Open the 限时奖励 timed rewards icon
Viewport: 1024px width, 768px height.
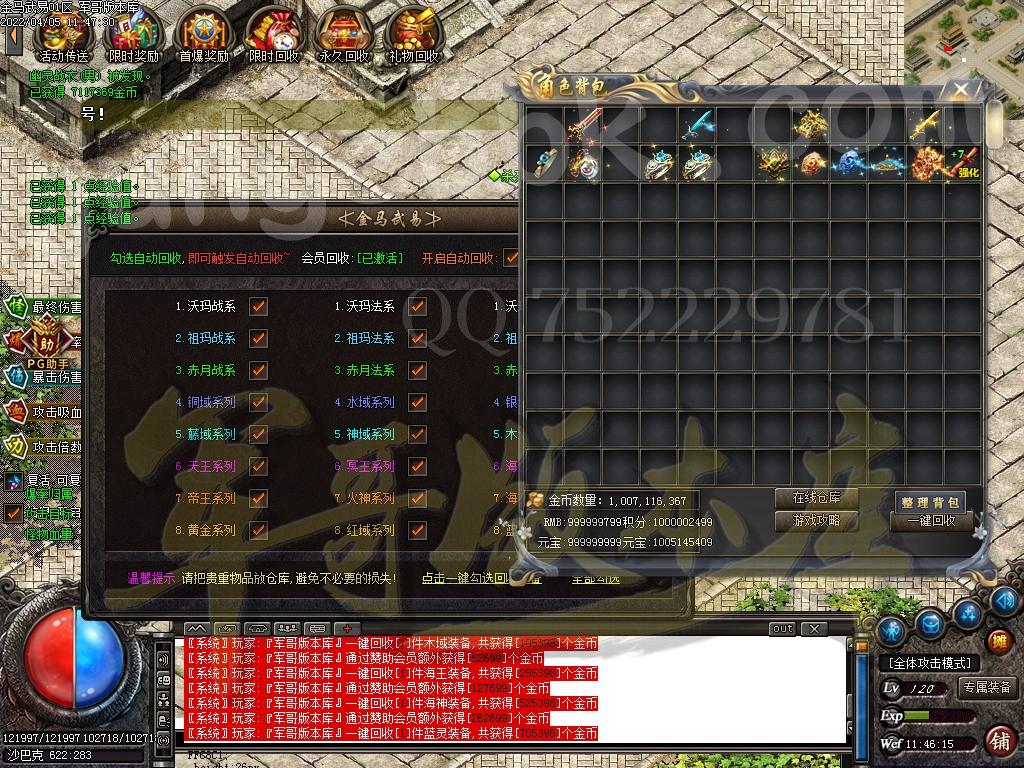click(132, 36)
